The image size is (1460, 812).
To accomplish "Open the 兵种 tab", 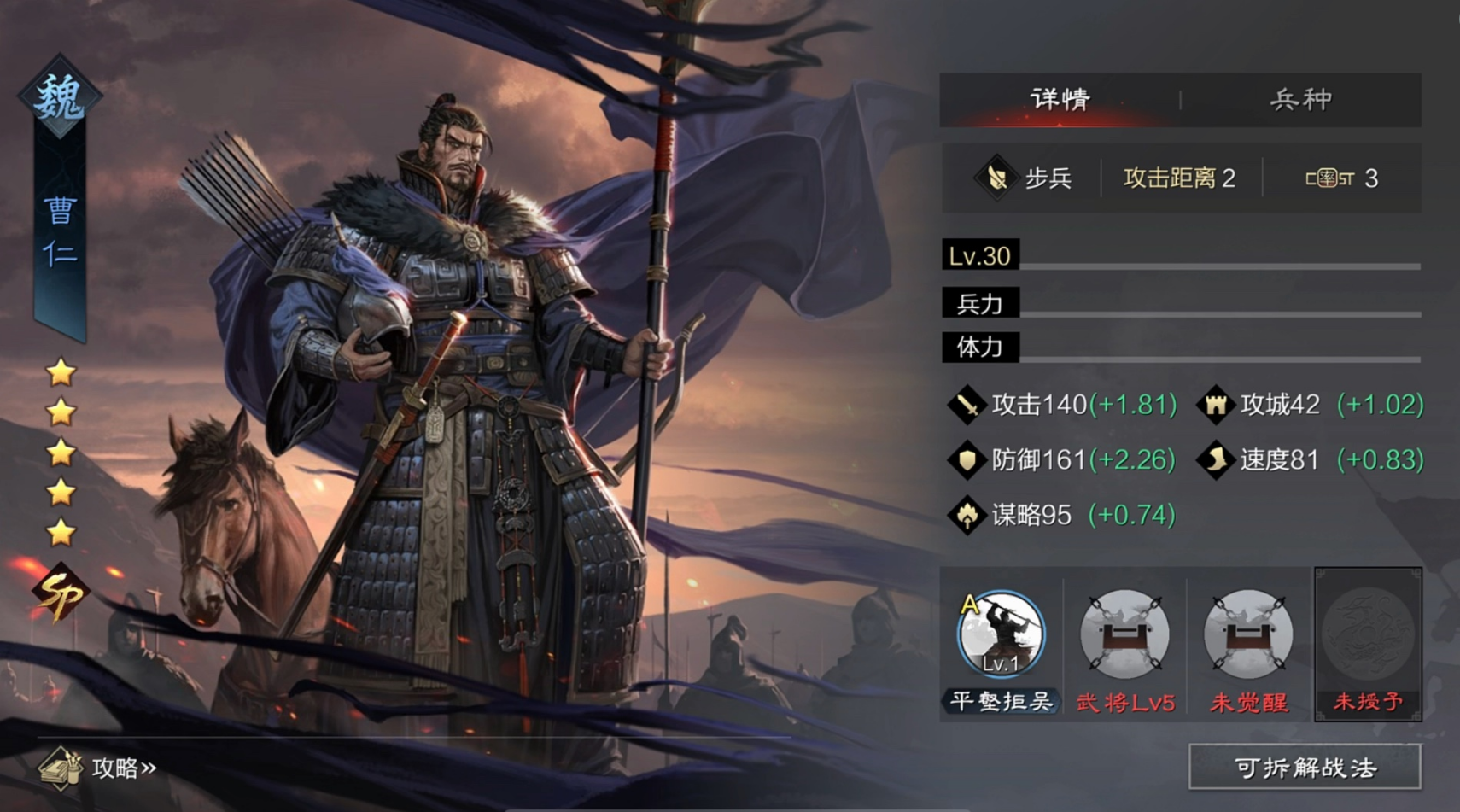I will [x=1300, y=100].
